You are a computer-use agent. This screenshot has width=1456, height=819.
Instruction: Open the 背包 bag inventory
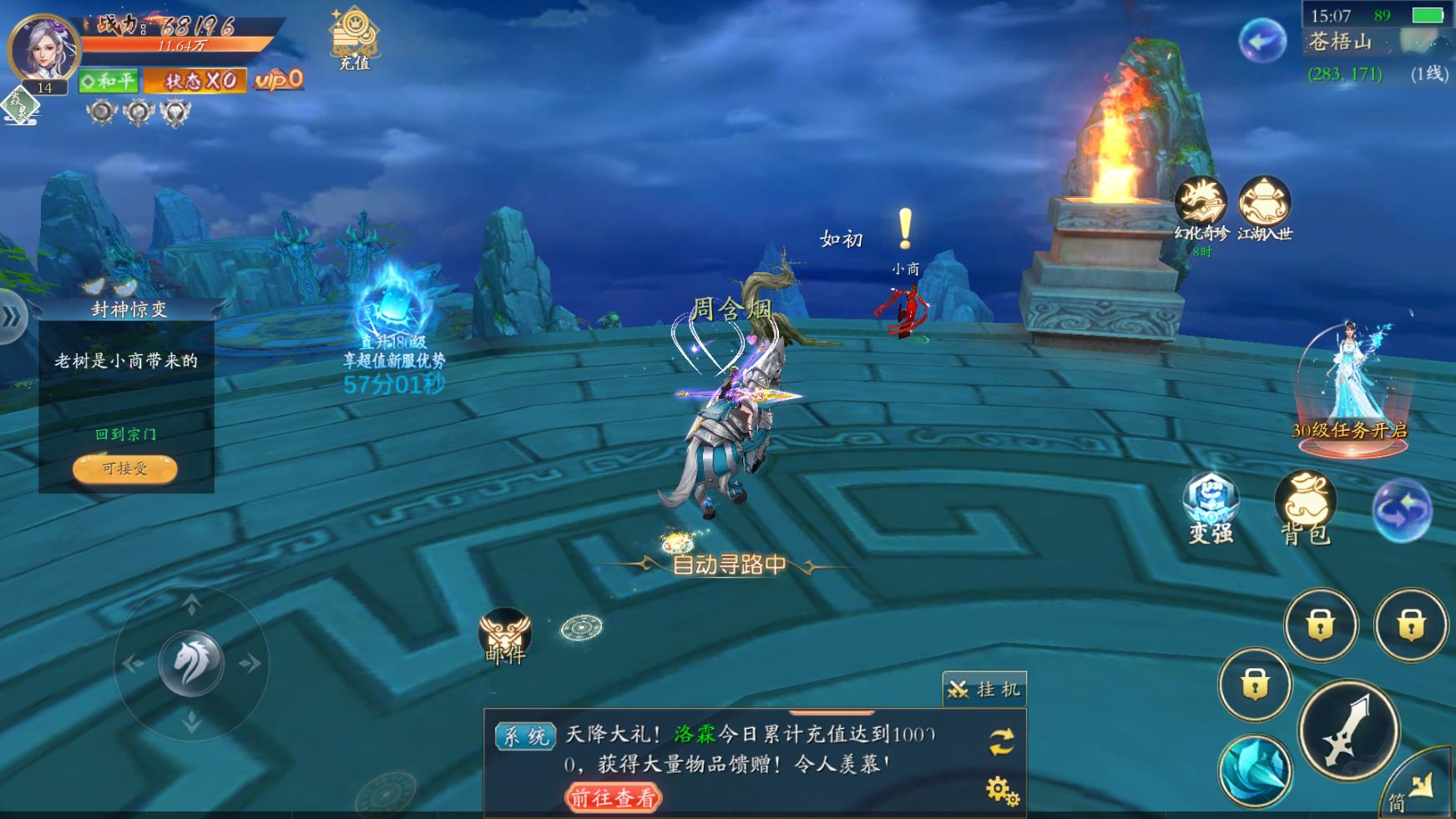tap(1306, 505)
